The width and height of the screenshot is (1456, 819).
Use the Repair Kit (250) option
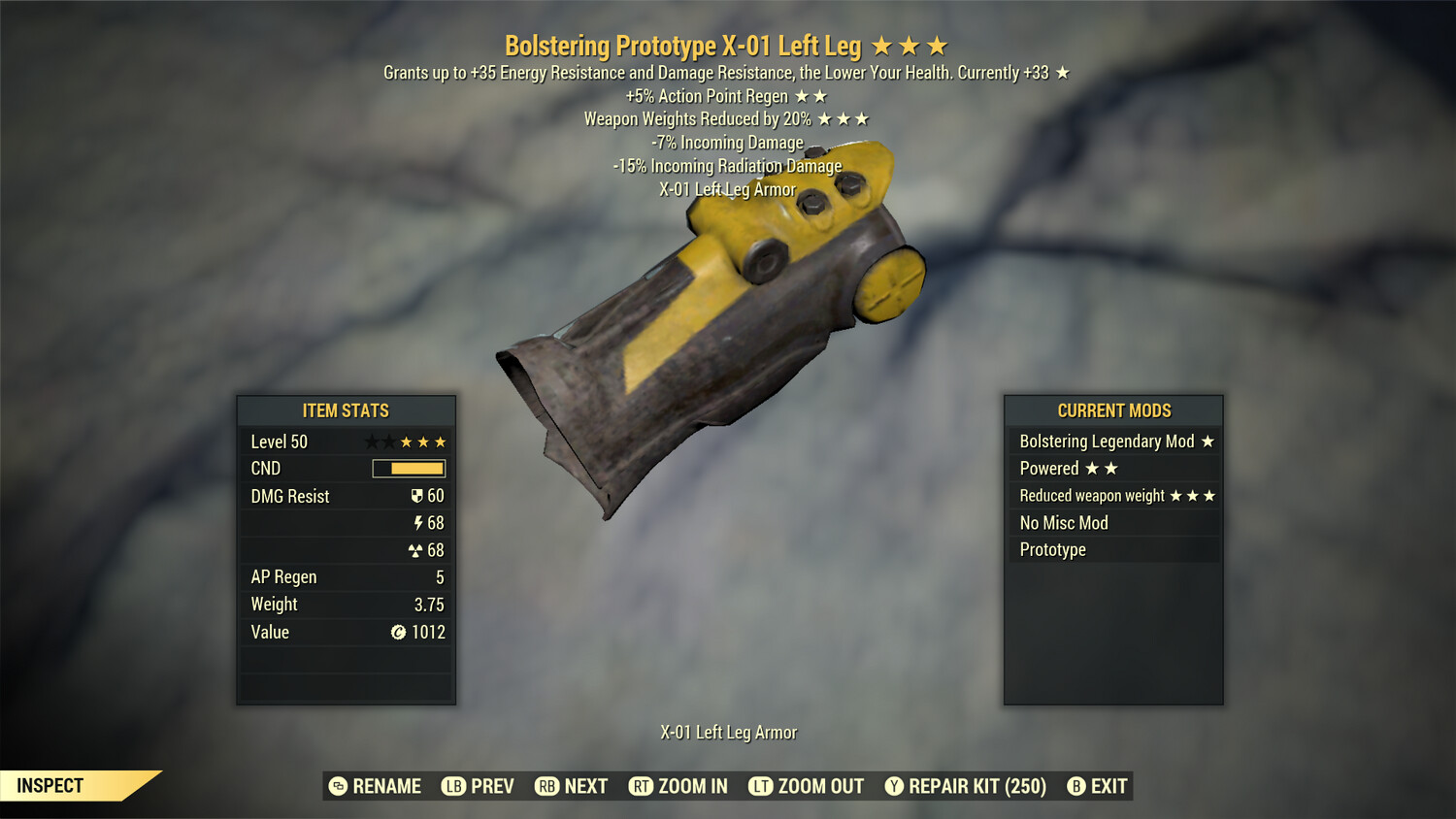pyautogui.click(x=965, y=786)
